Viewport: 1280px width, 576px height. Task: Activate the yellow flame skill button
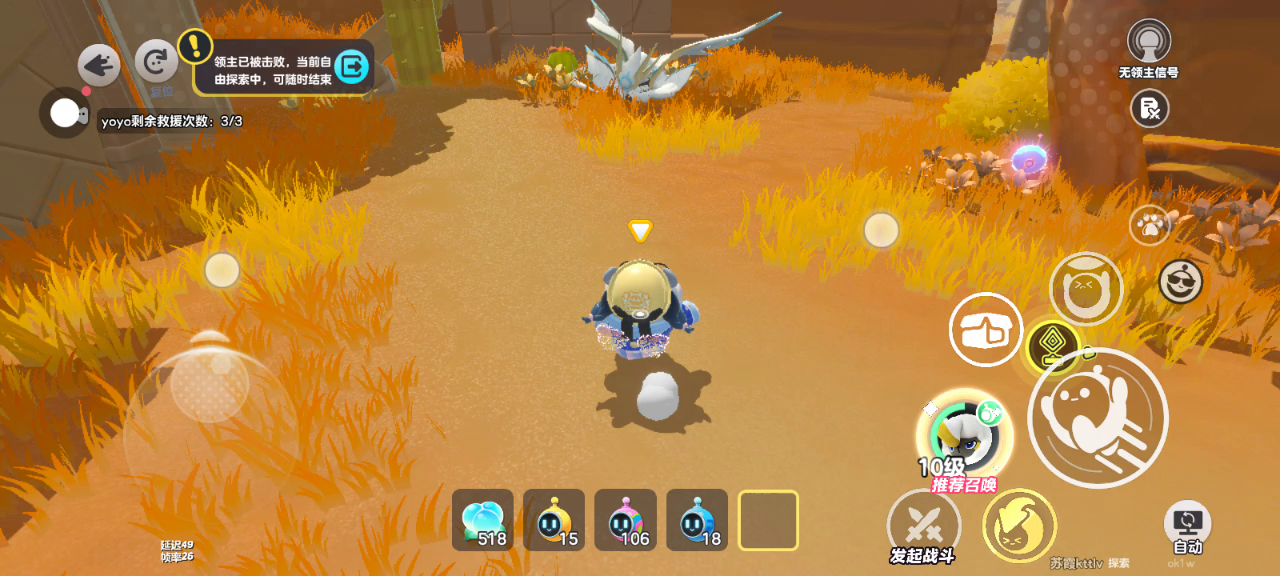click(x=1019, y=525)
